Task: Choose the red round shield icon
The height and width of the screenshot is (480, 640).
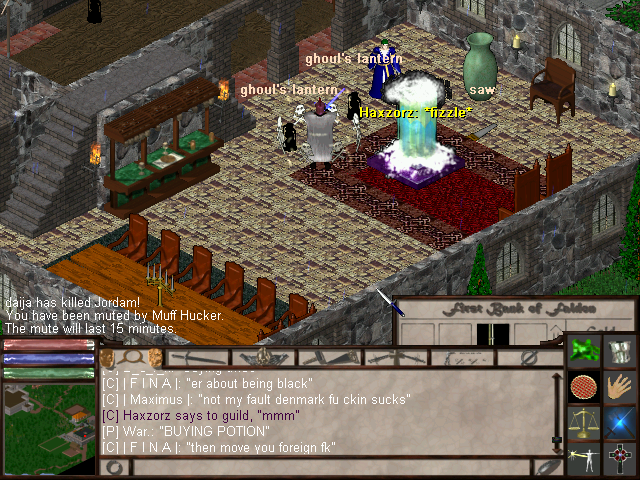Action: coord(584,386)
